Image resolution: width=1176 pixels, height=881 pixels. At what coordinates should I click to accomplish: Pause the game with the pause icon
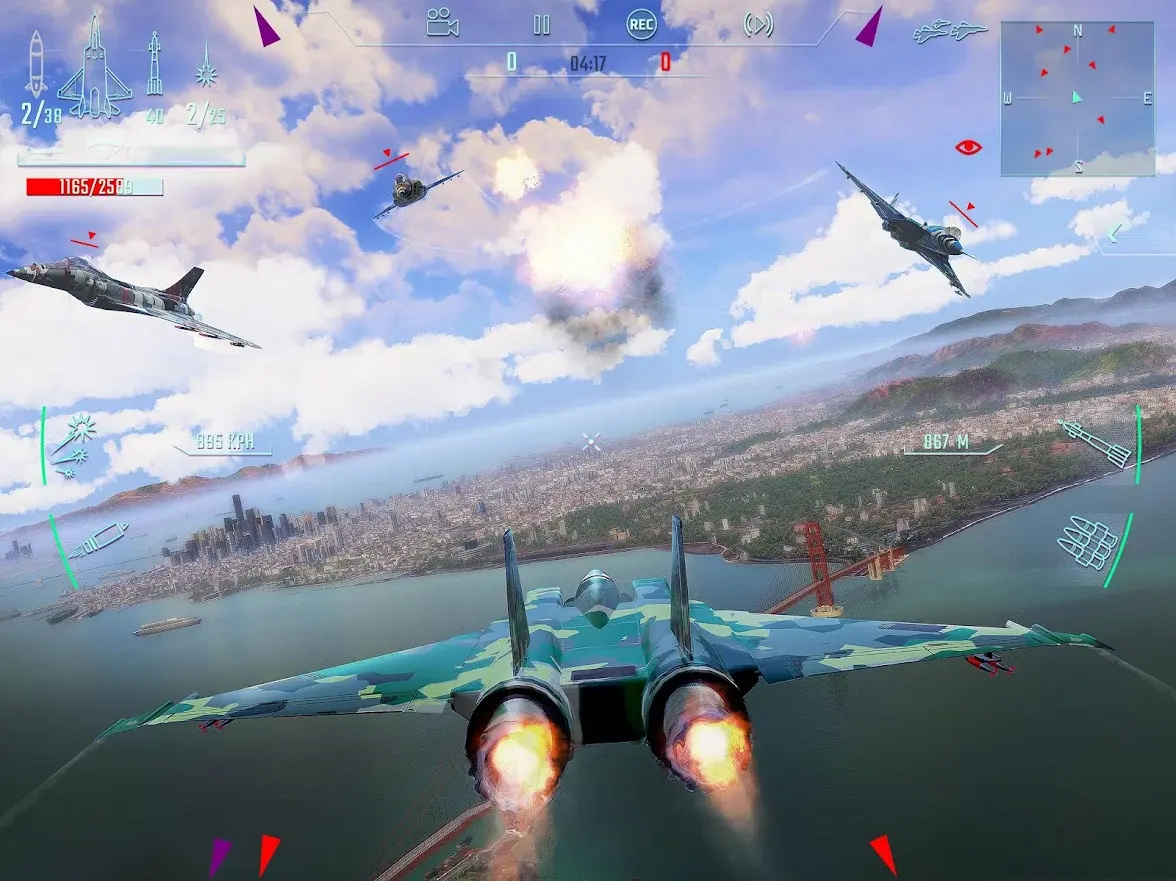click(541, 25)
